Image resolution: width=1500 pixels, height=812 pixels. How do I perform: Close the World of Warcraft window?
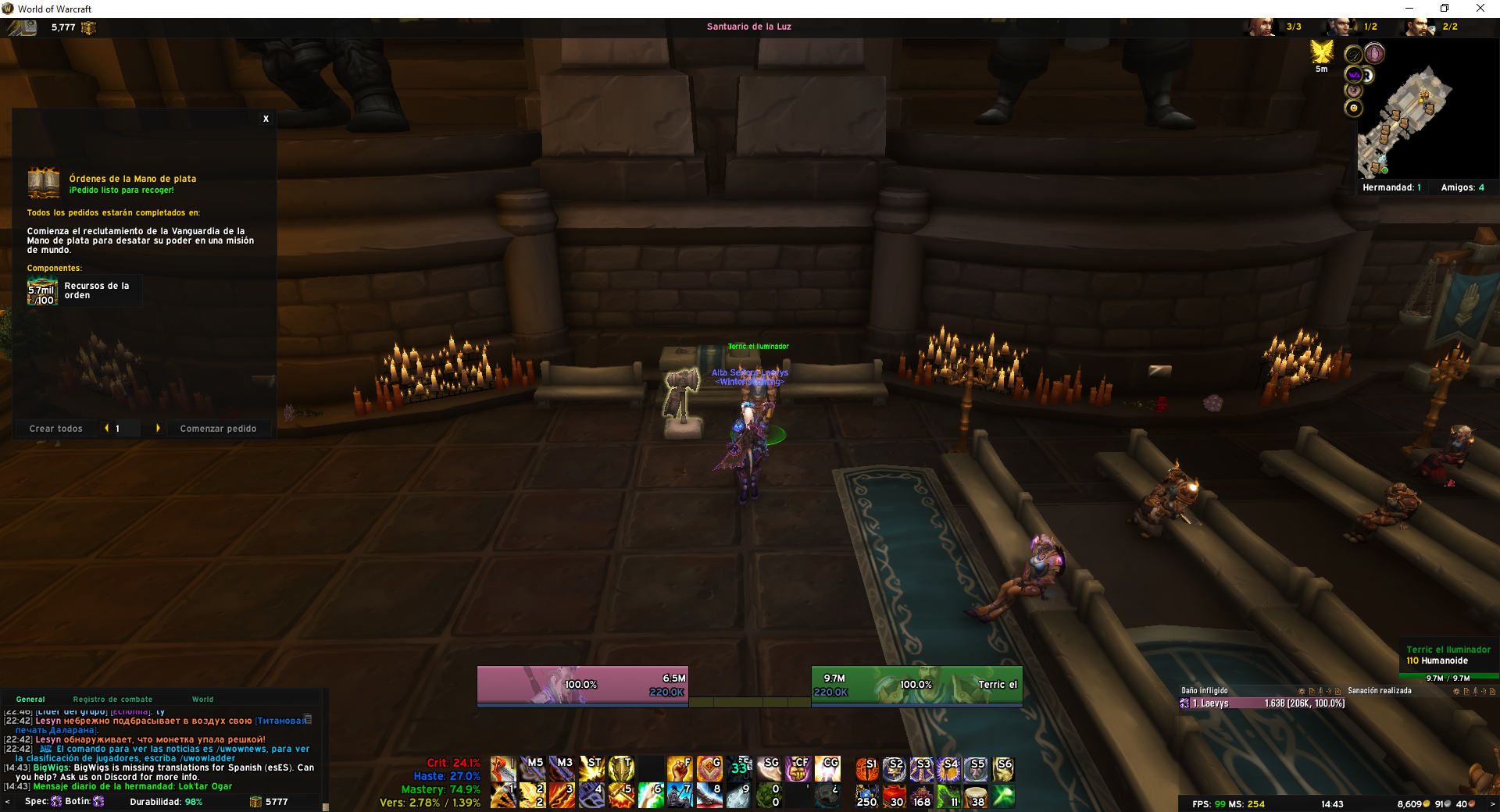[x=1480, y=9]
